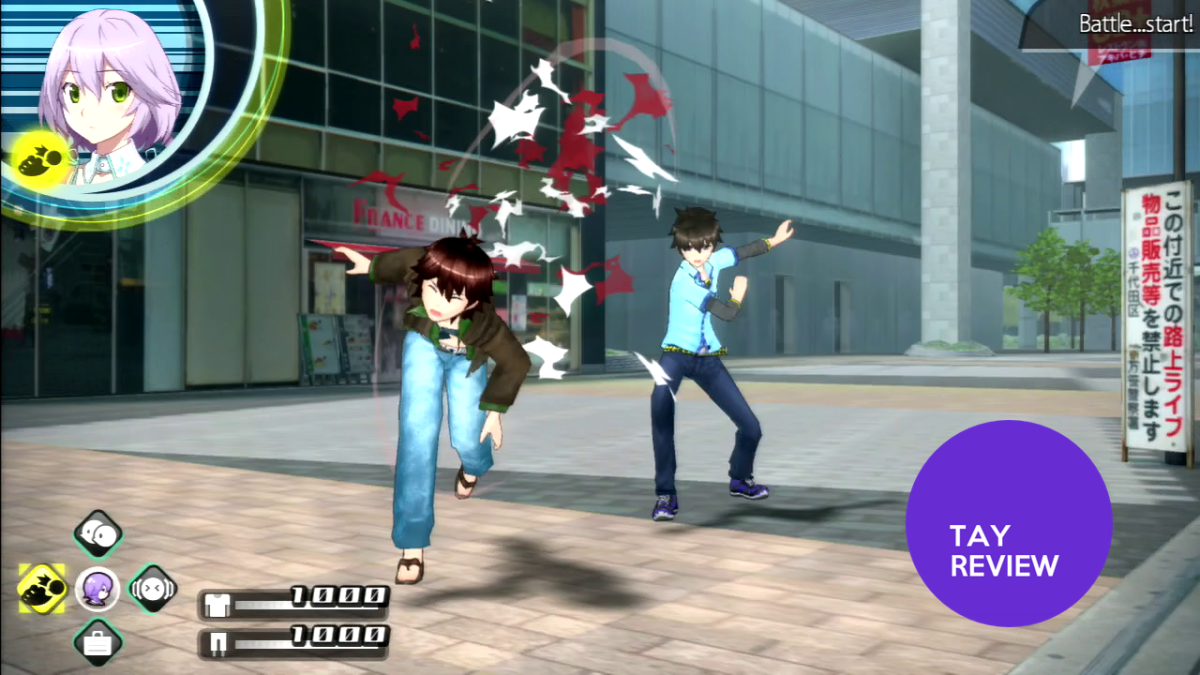Select the purple-haired partner portrait
The image size is (1200, 675).
108,90
